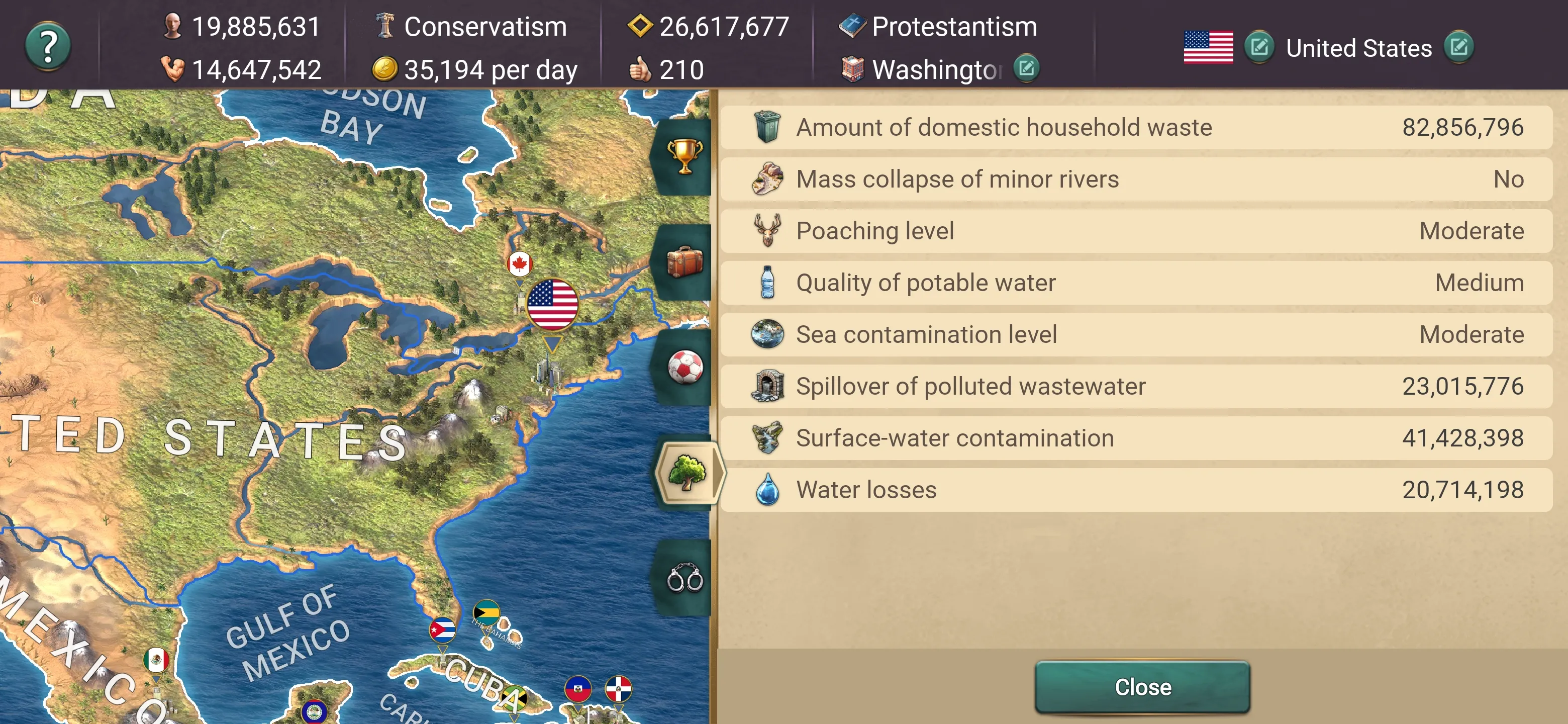Click the water drop losses icon

pyautogui.click(x=767, y=489)
